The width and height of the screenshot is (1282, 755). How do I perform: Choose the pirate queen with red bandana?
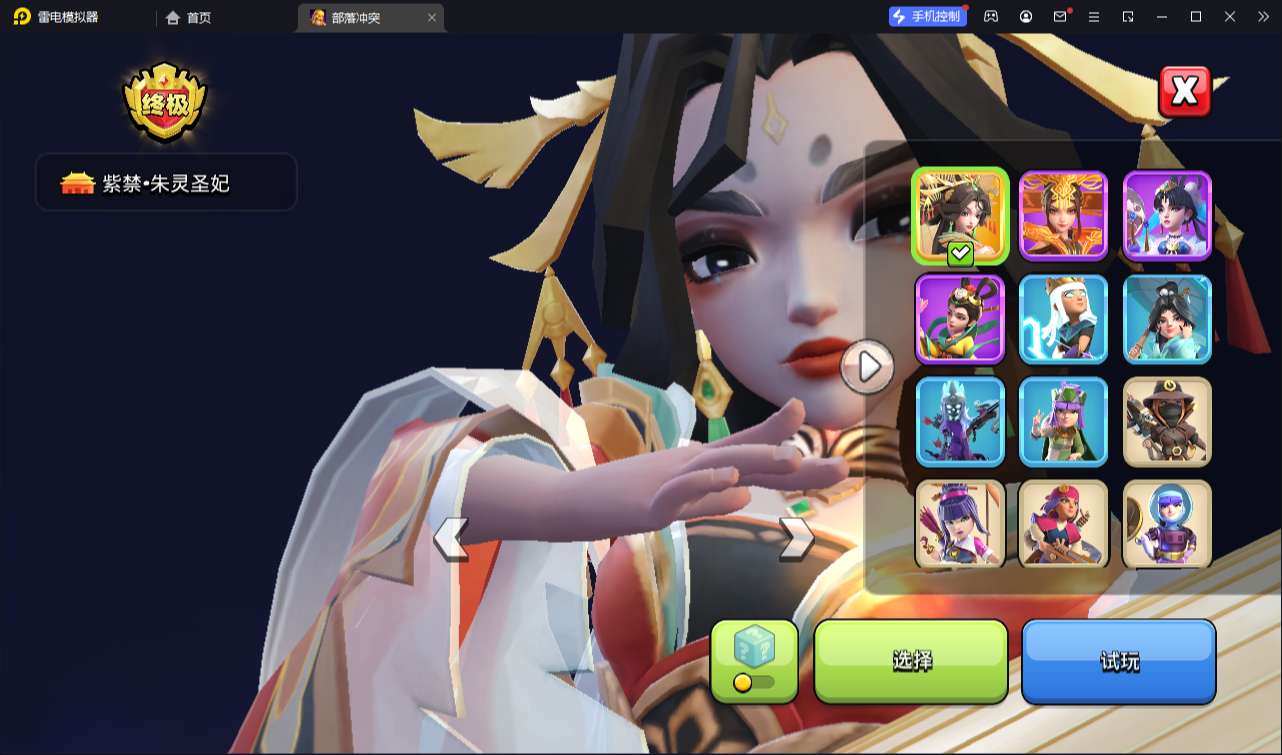1063,523
